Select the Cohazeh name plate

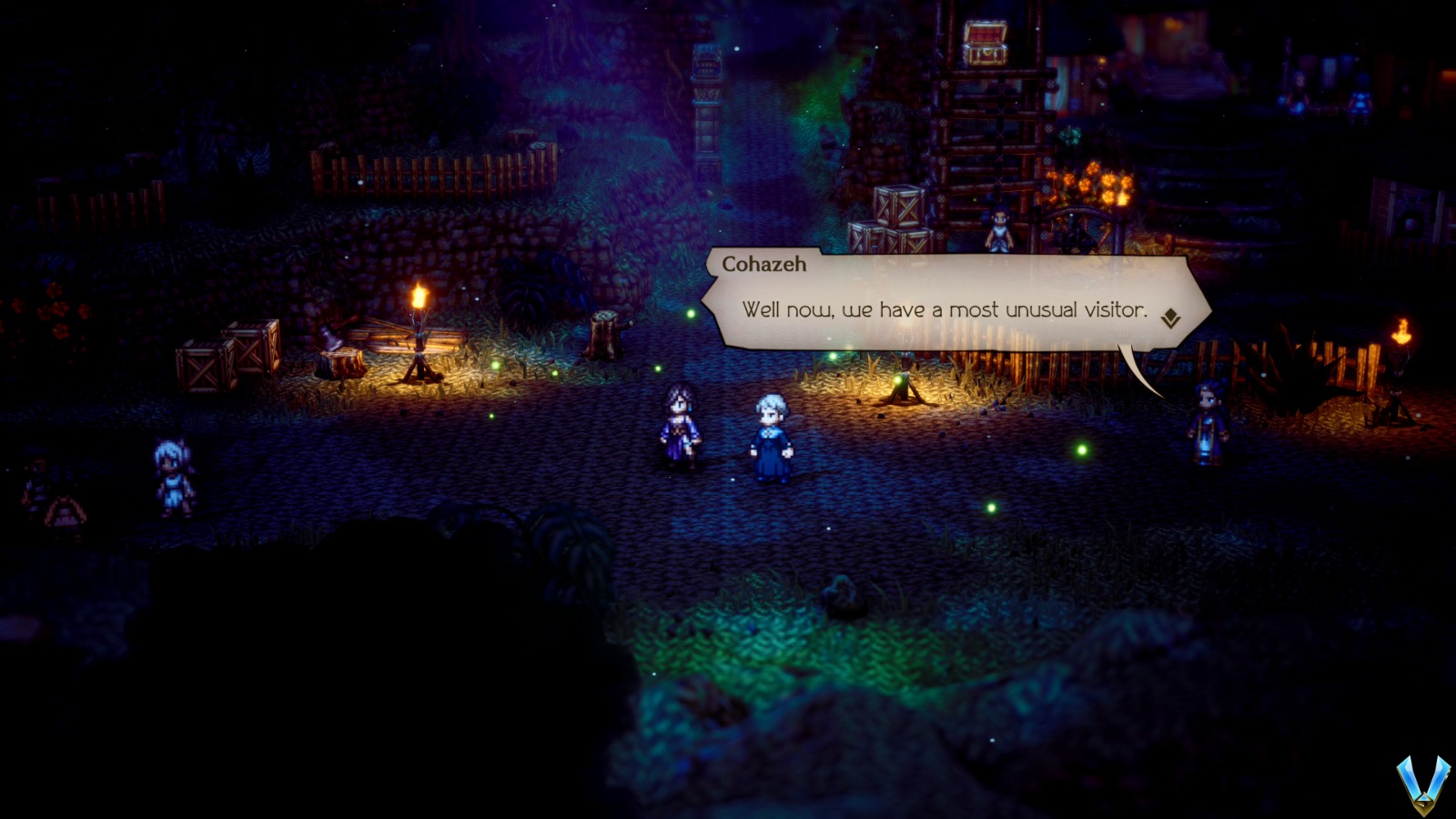tap(764, 264)
